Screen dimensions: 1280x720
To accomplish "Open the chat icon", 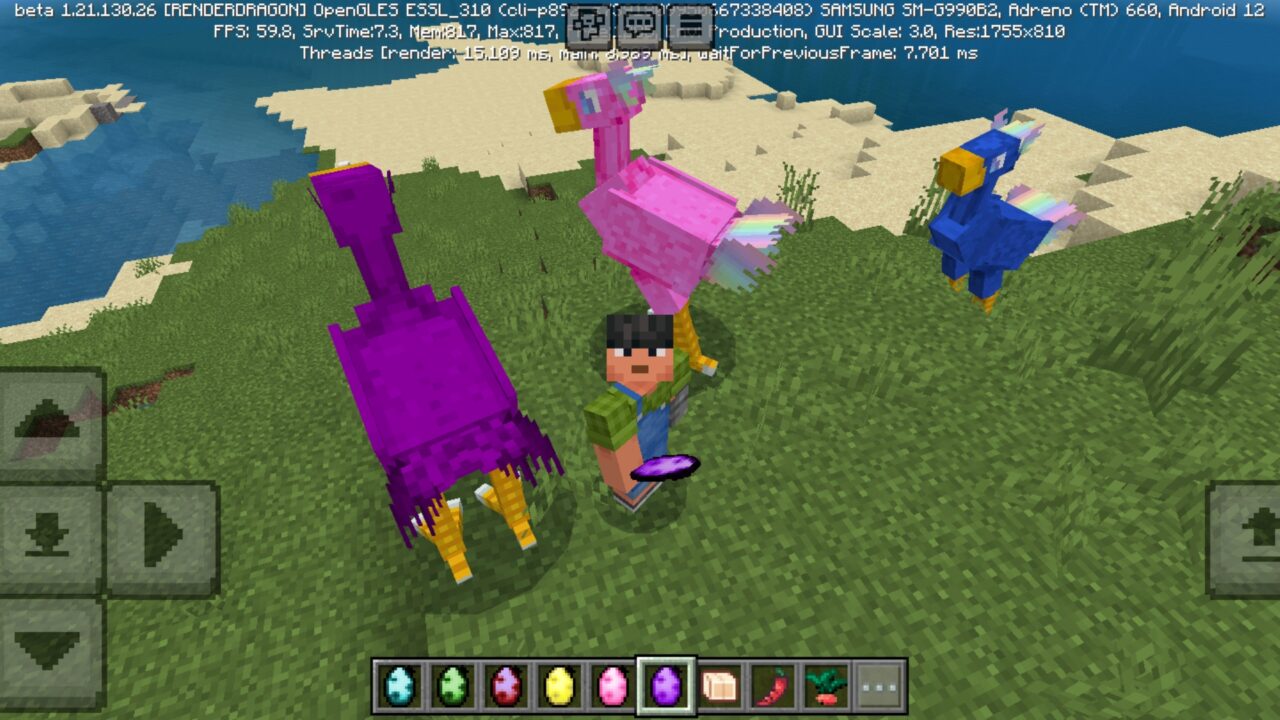I will 637,22.
